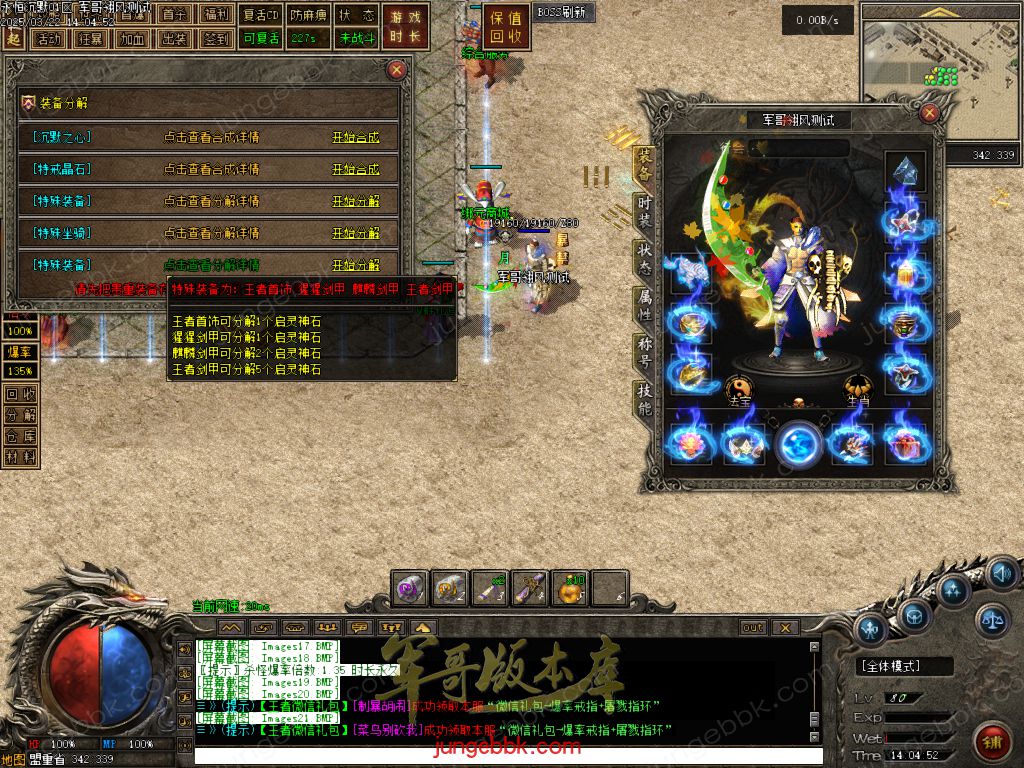Open the 福利 welfare menu
Image resolution: width=1024 pixels, height=768 pixels.
pos(215,15)
